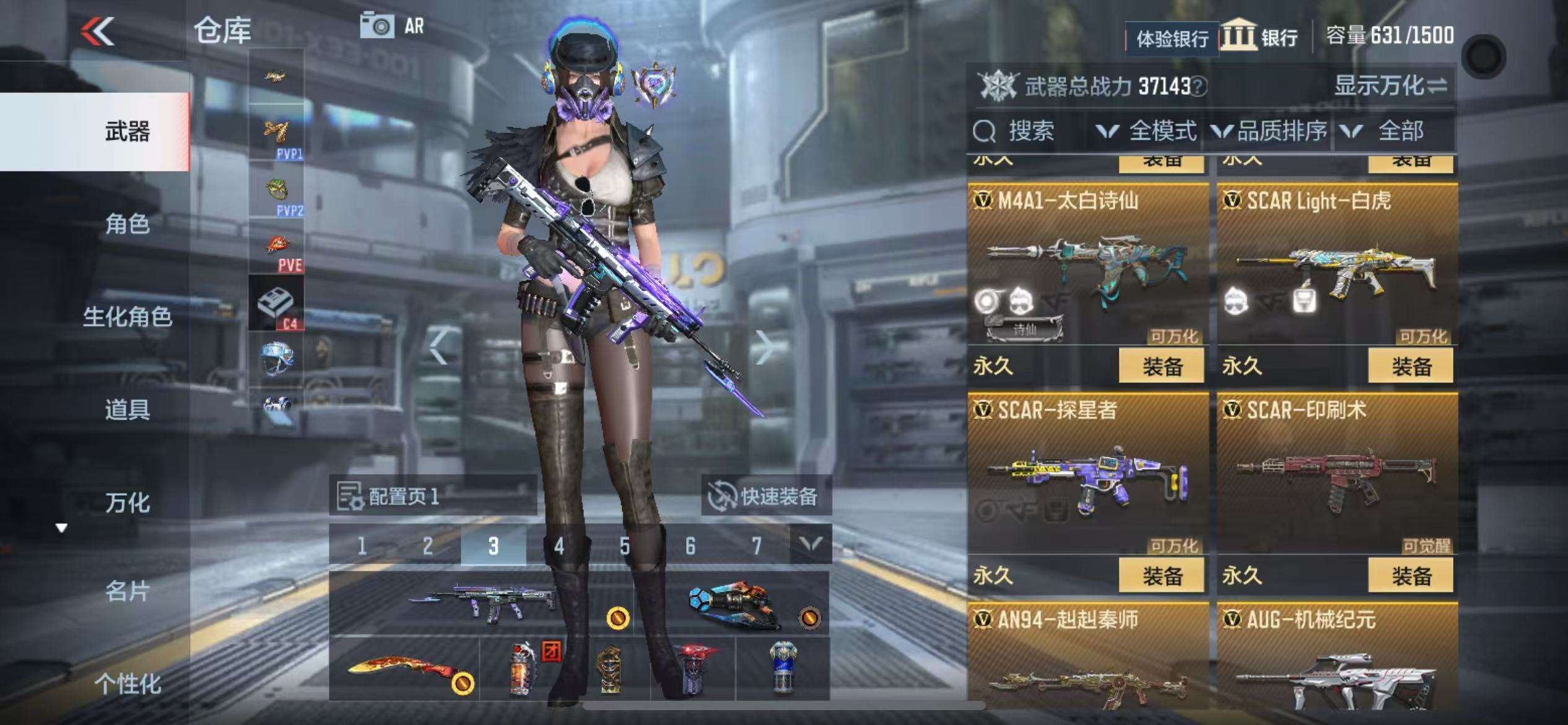Open the 生化角色 category
The image size is (1568, 725).
(127, 317)
